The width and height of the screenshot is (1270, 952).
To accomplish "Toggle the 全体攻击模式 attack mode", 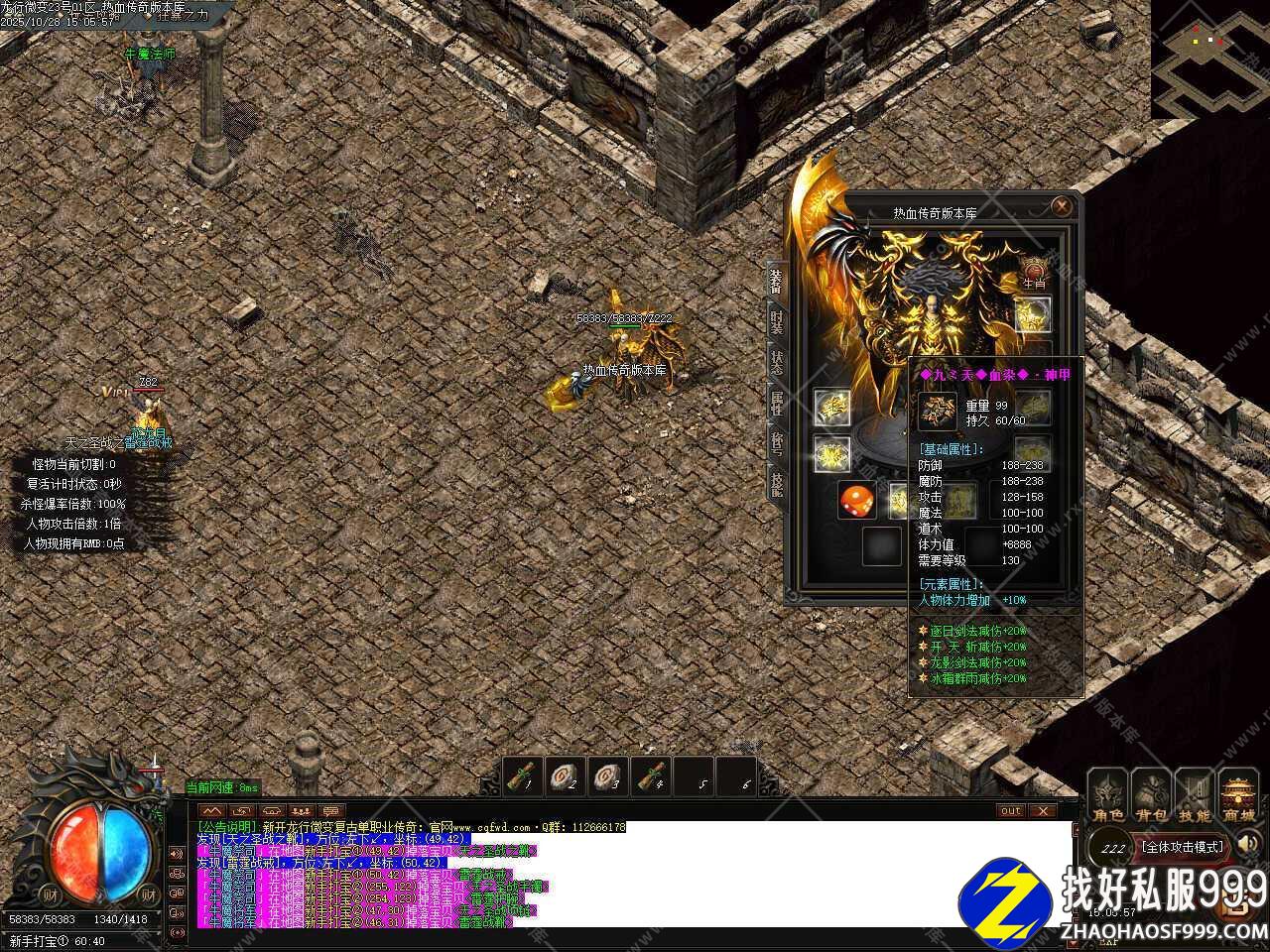I will pos(1182,848).
